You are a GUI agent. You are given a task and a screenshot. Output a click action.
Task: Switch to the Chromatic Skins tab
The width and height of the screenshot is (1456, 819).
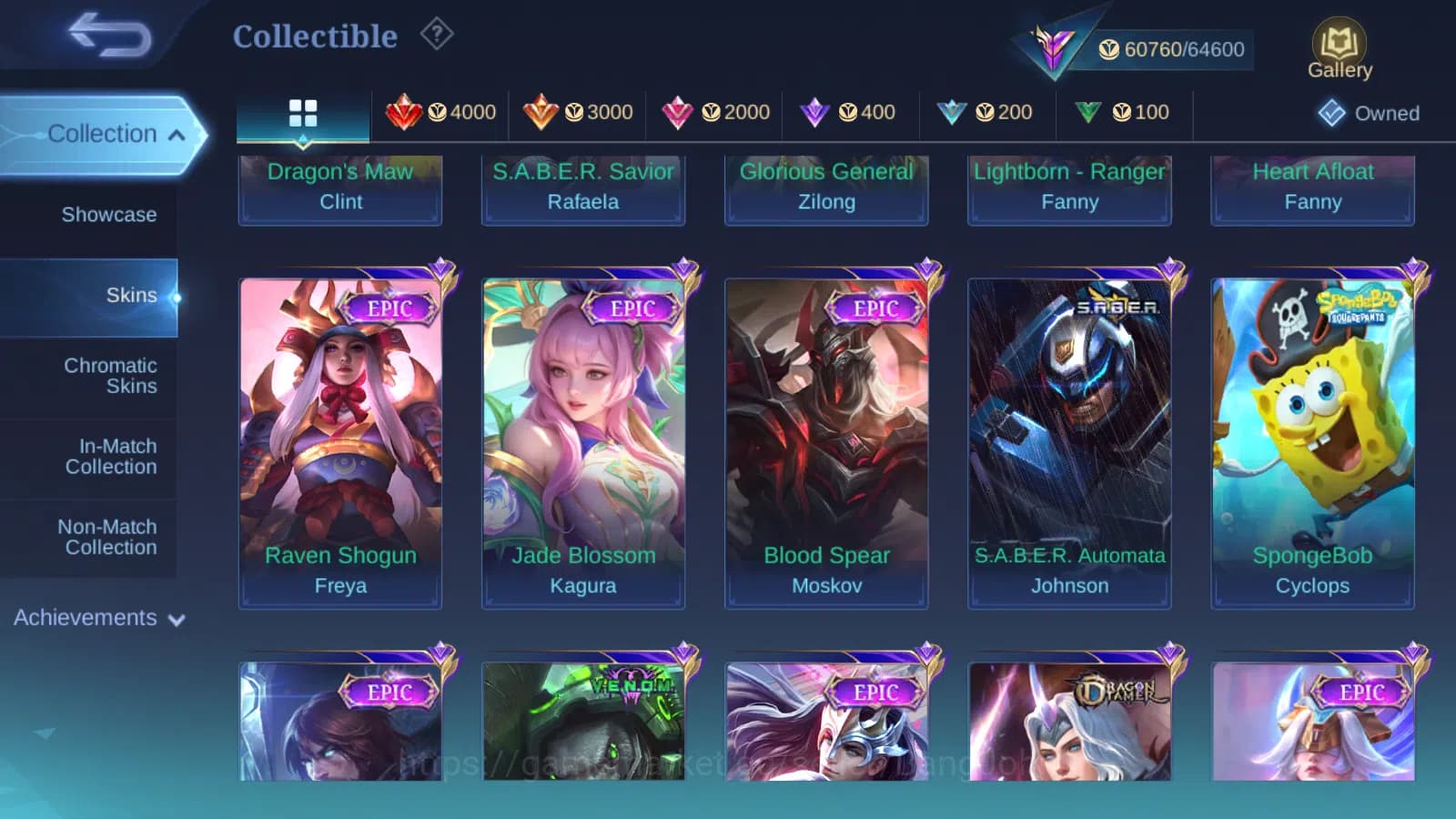click(109, 375)
